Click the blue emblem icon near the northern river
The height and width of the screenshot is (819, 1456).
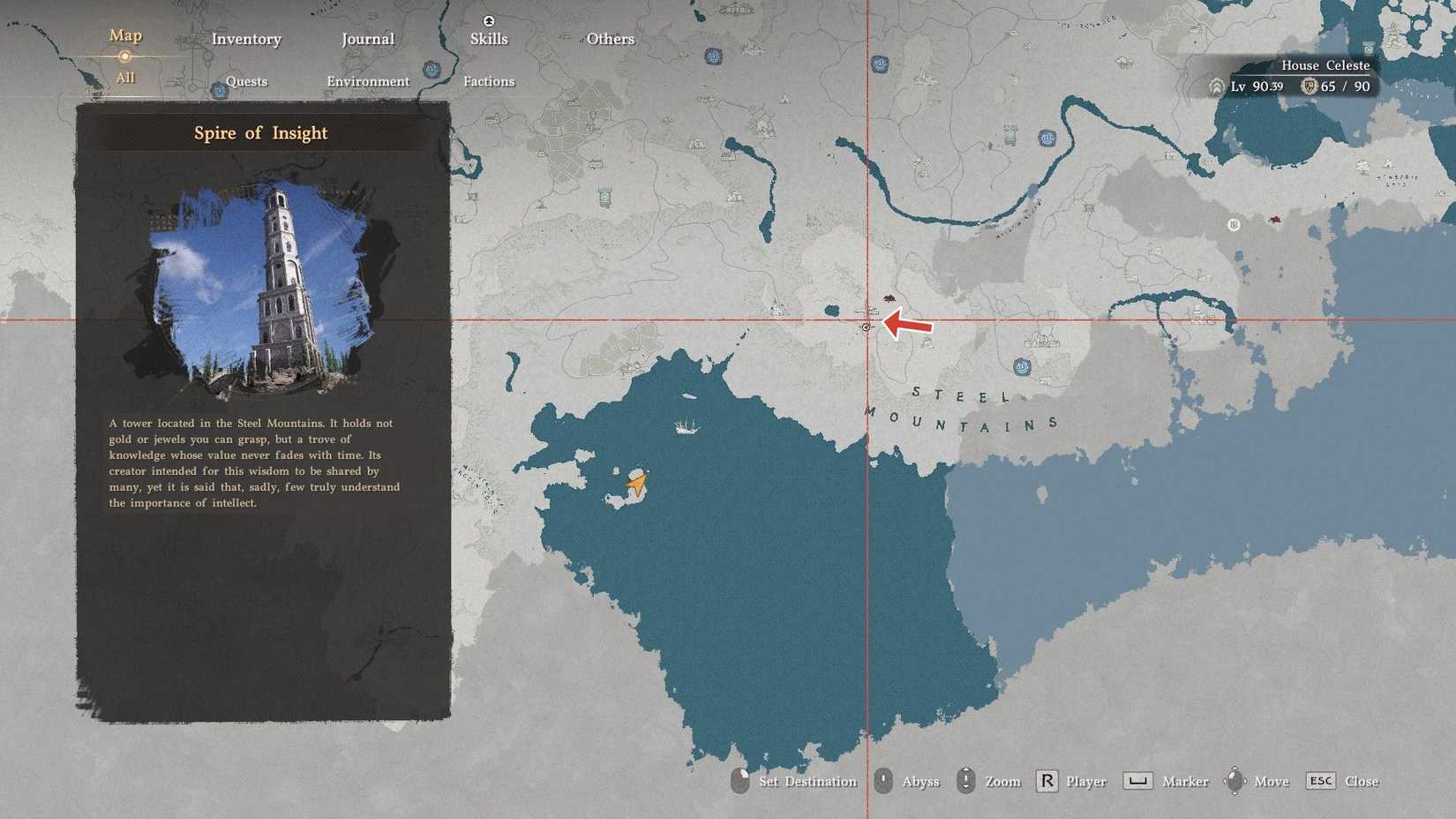(1049, 137)
